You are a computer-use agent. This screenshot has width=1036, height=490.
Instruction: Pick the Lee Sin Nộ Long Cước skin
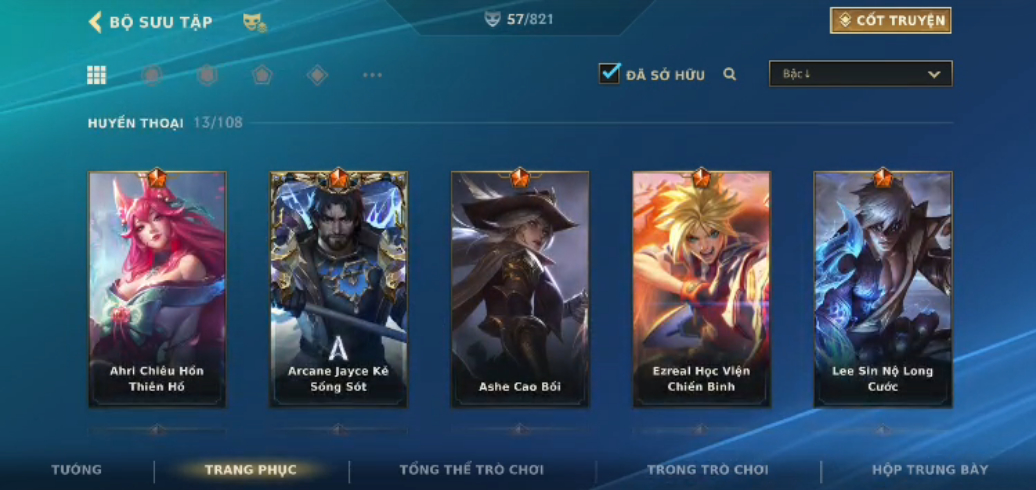[882, 289]
